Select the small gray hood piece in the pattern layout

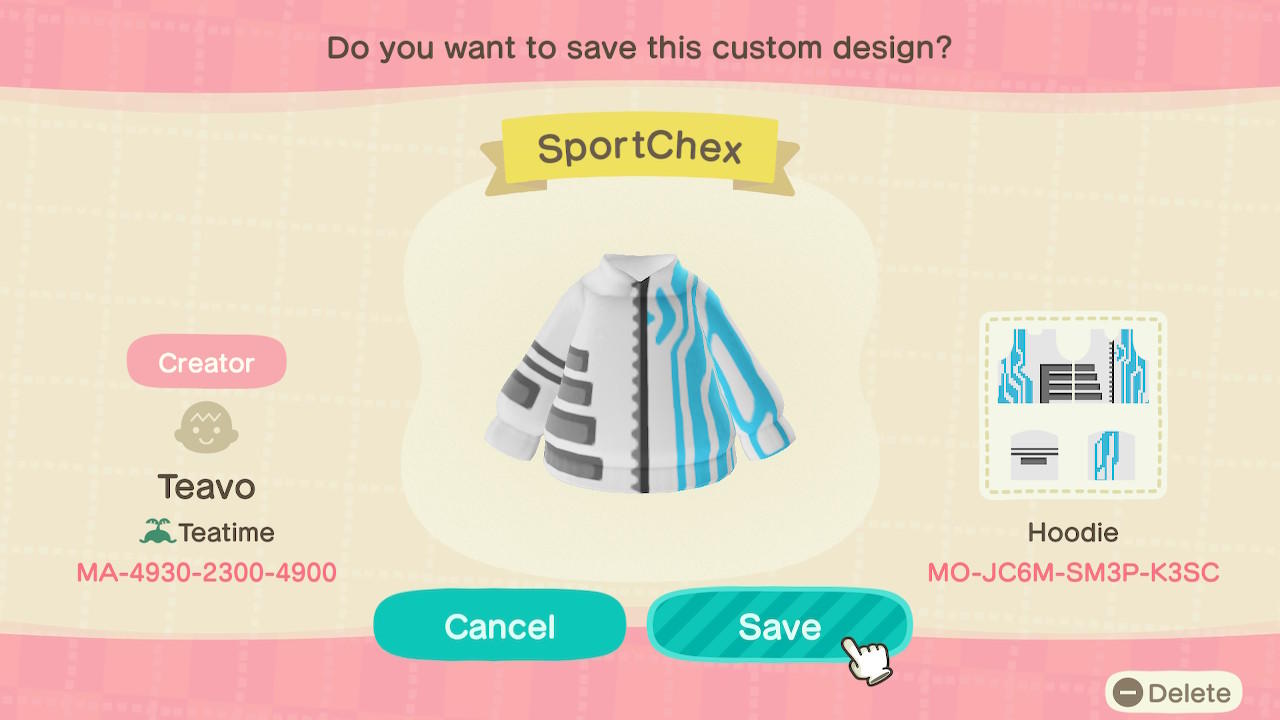pos(1035,455)
